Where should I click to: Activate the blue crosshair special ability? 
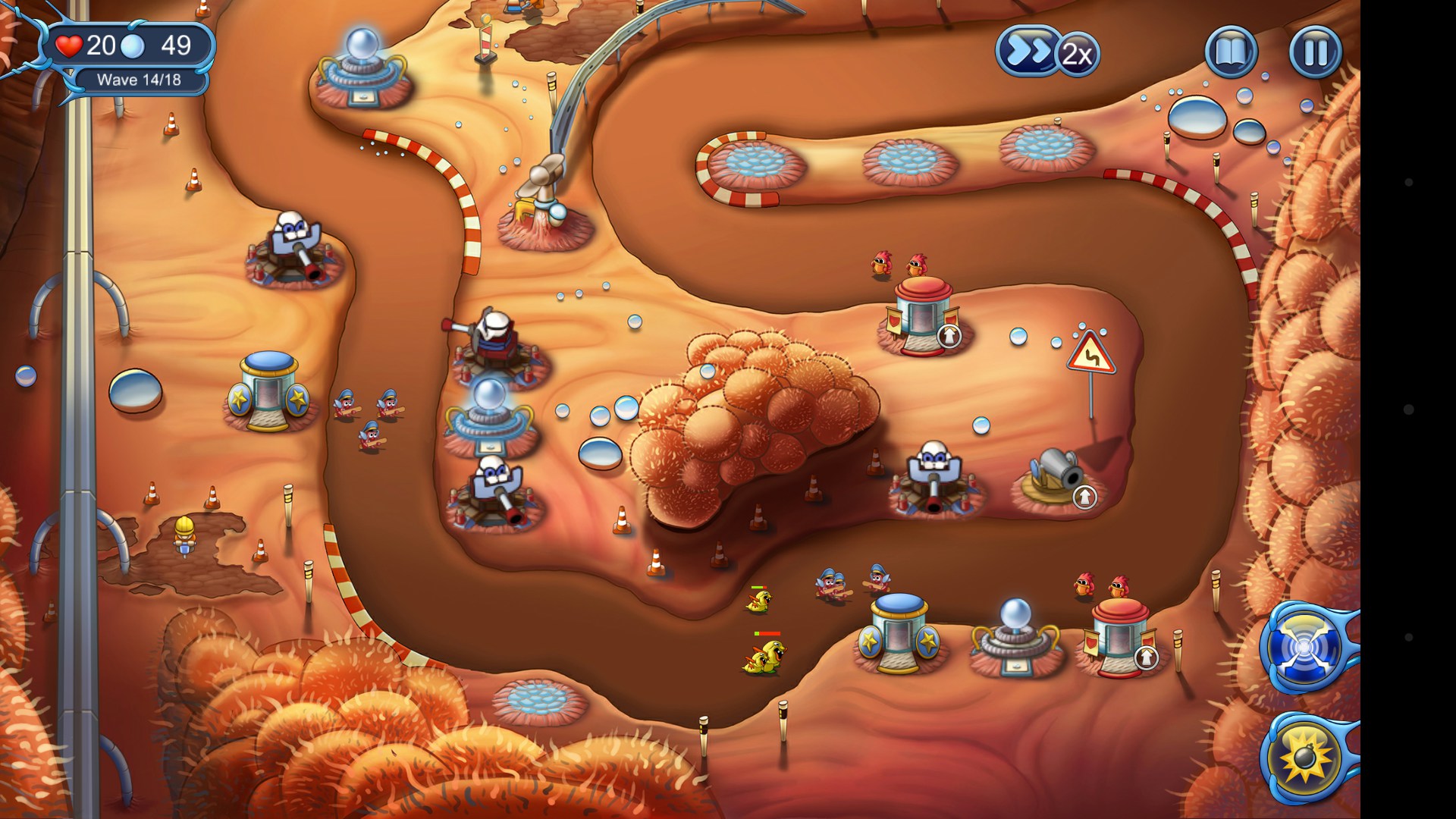pos(1304,648)
